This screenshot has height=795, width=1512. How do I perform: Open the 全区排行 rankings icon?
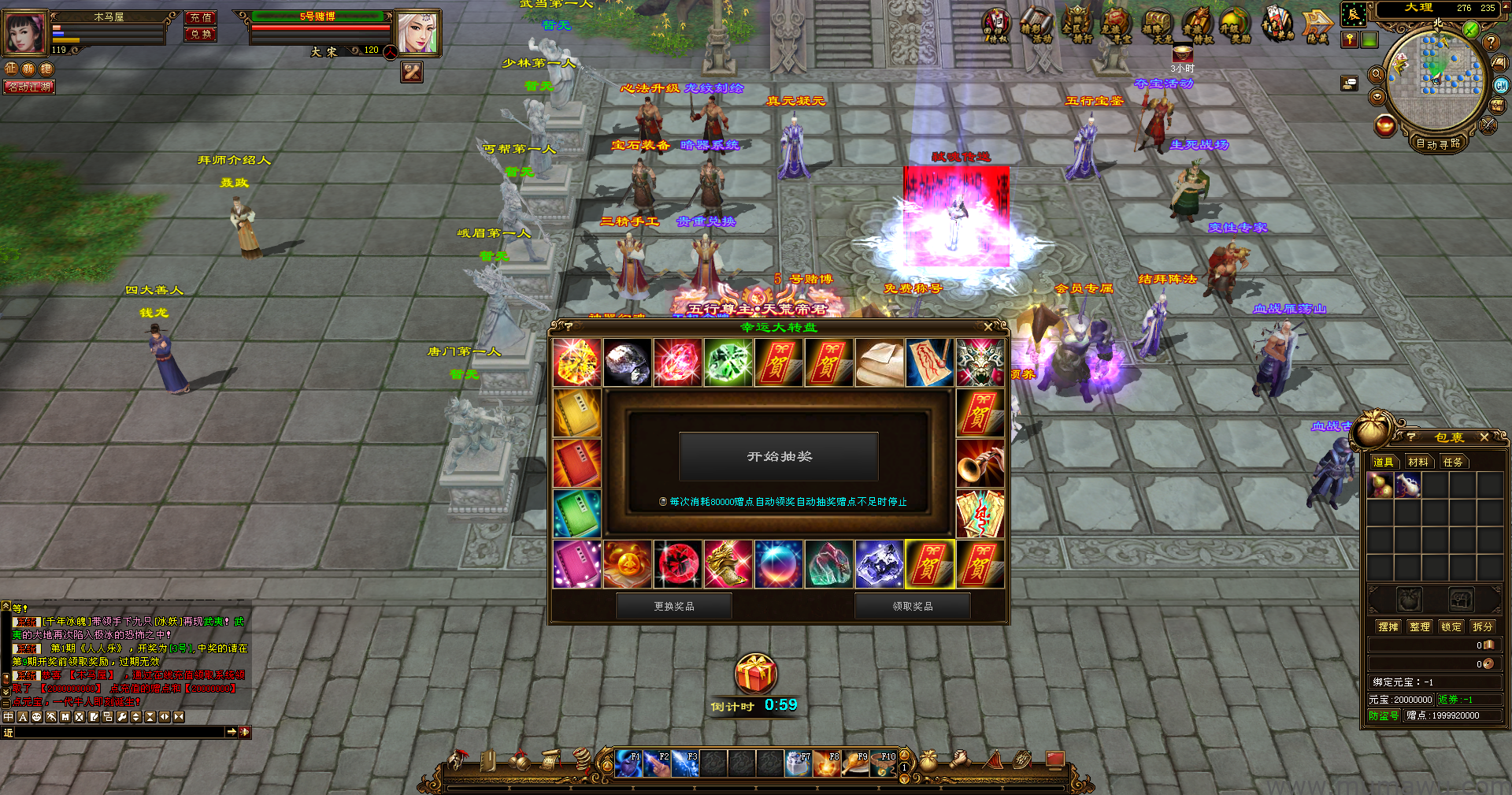(1077, 25)
